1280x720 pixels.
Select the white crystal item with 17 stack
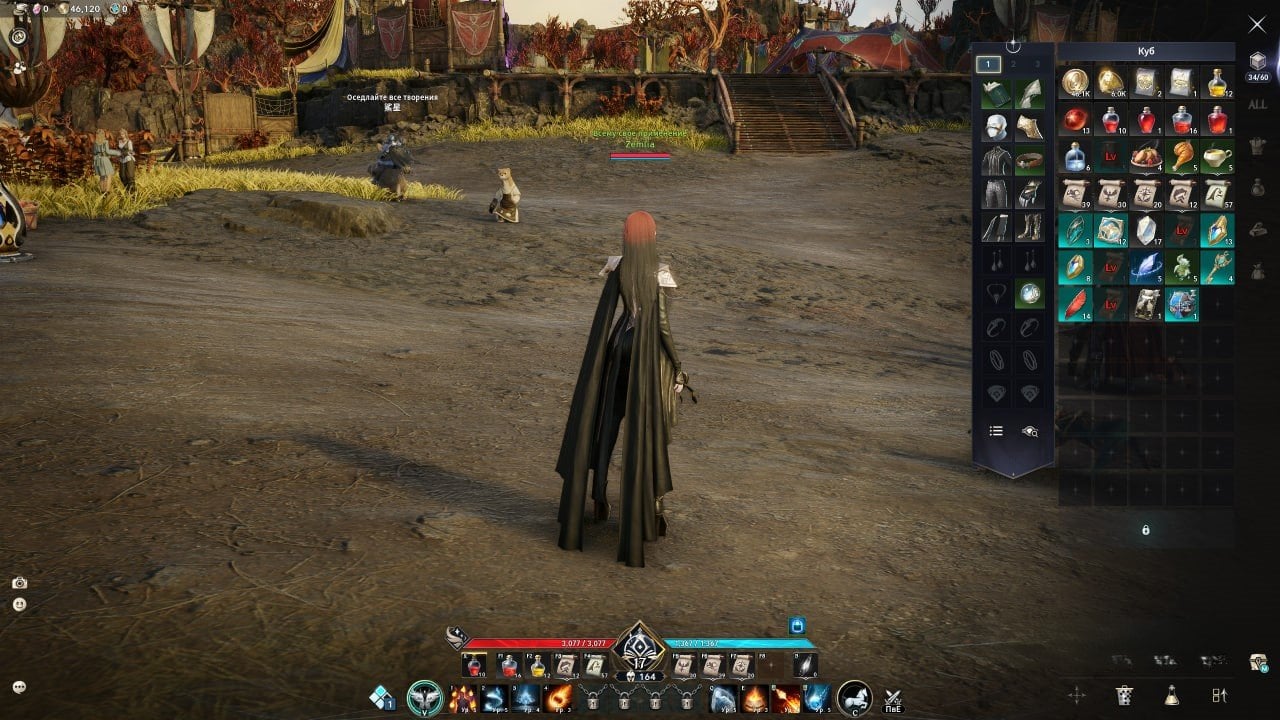(x=1145, y=229)
